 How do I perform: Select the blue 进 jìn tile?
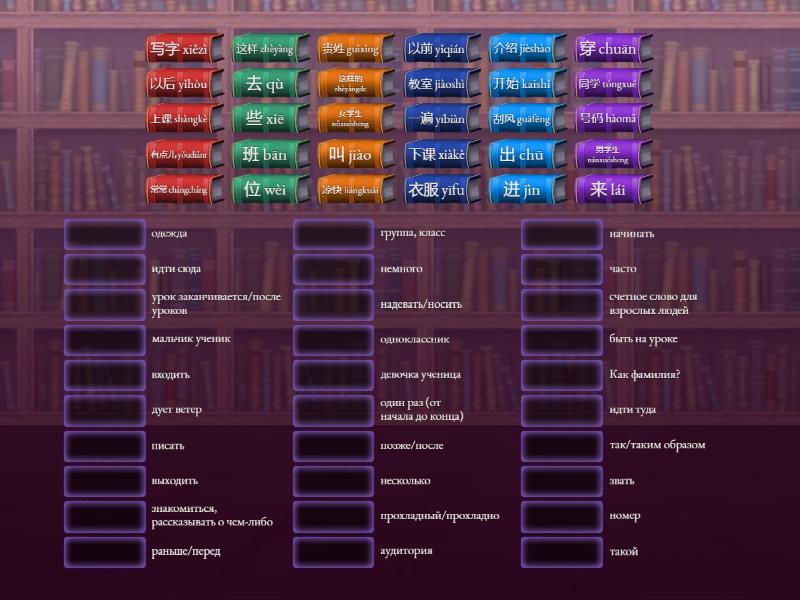point(521,190)
